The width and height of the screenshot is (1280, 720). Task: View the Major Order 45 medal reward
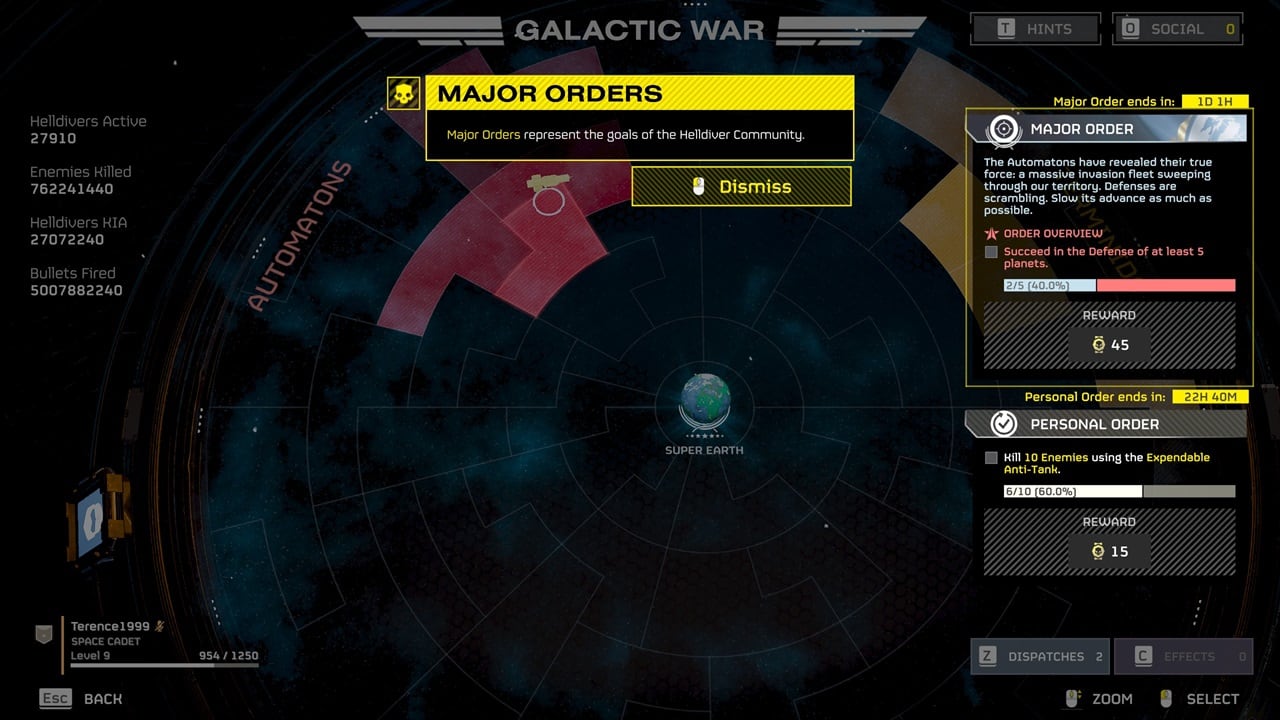coord(1109,345)
